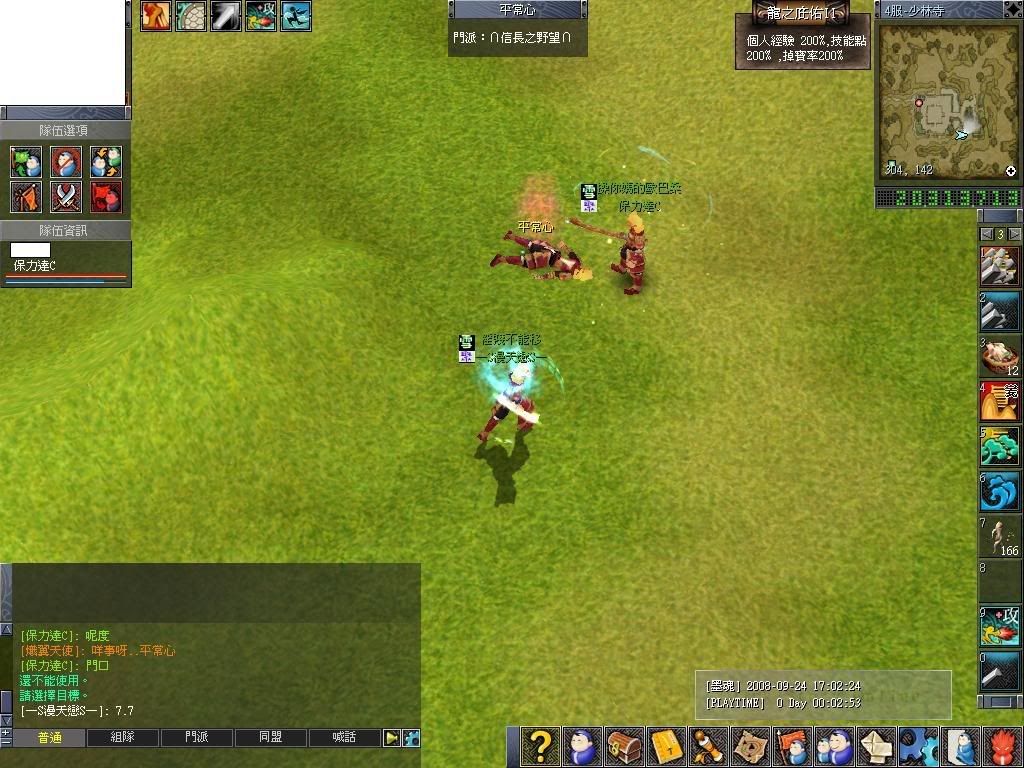Viewport: 1024px width, 768px height.
Task: Click the minimap of 少林寺
Action: click(948, 97)
